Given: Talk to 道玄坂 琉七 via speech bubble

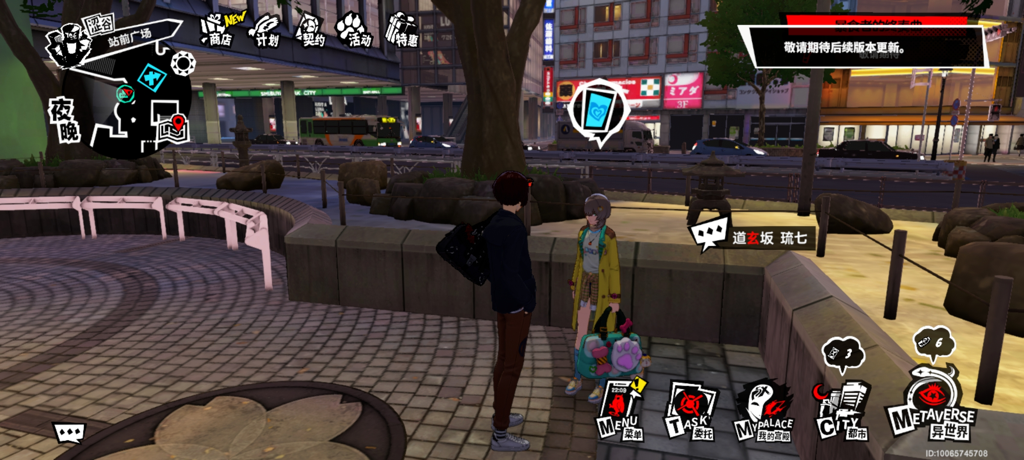Looking at the screenshot, I should pos(708,237).
